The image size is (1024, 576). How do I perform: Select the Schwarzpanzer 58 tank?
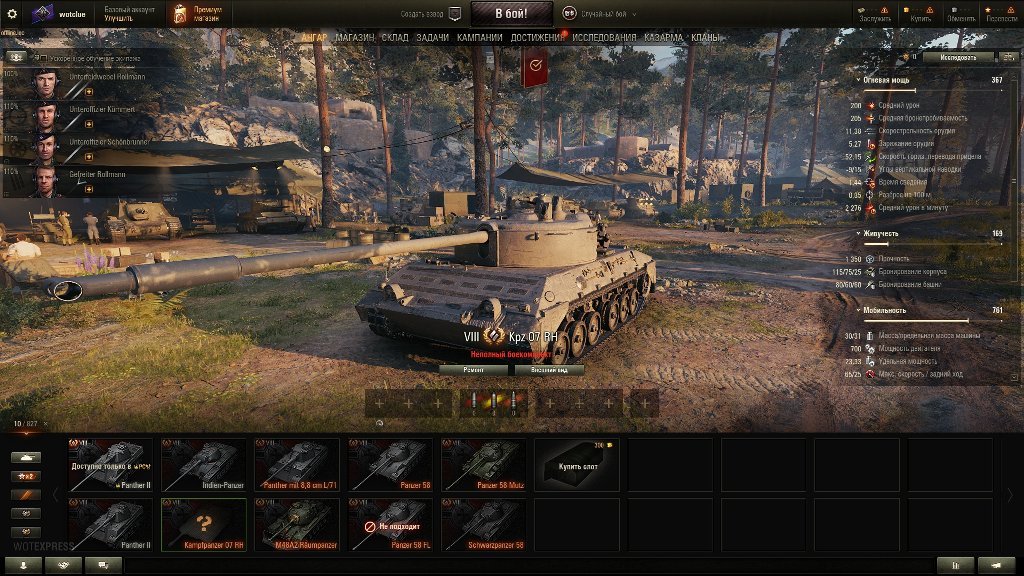(486, 525)
